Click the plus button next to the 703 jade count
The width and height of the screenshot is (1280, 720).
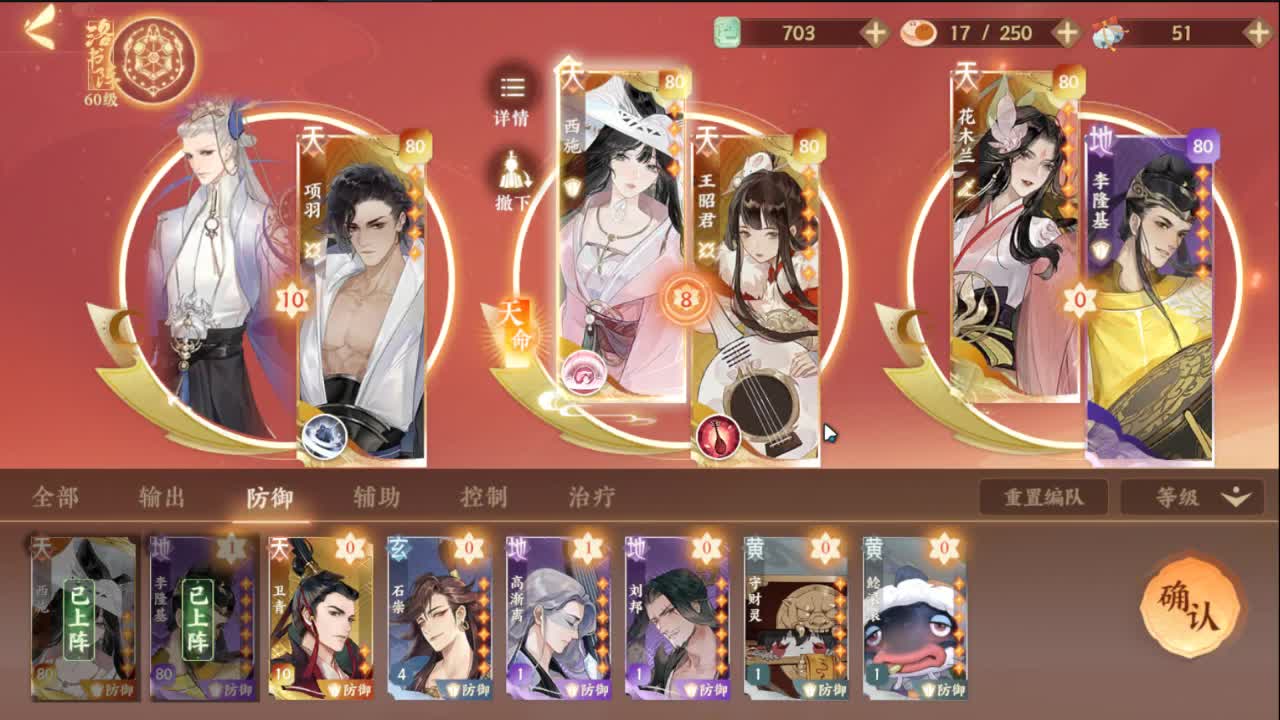pyautogui.click(x=877, y=31)
